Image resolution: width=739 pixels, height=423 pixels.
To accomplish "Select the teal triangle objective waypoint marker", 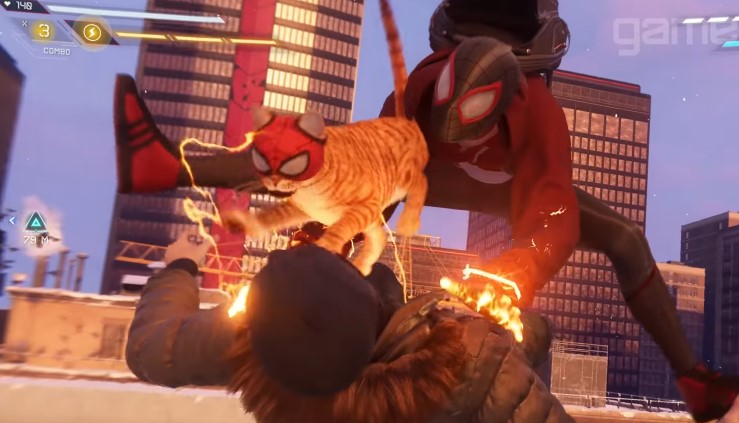I will [x=36, y=221].
